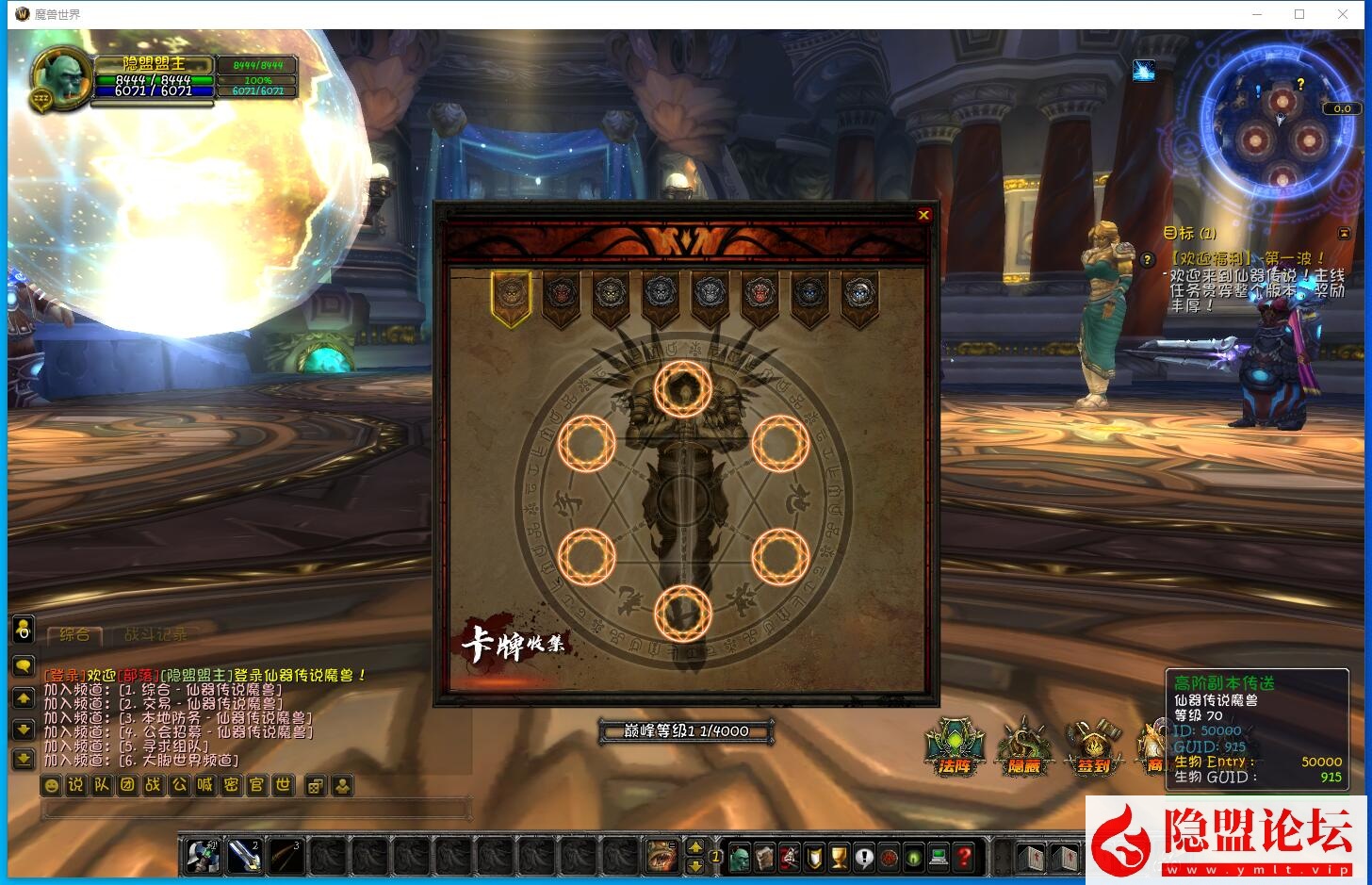Roll with the dice button

pos(316,785)
